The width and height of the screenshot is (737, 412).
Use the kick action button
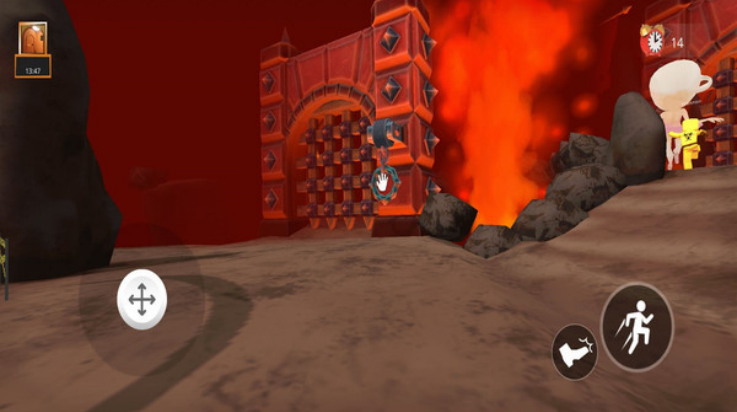(575, 353)
